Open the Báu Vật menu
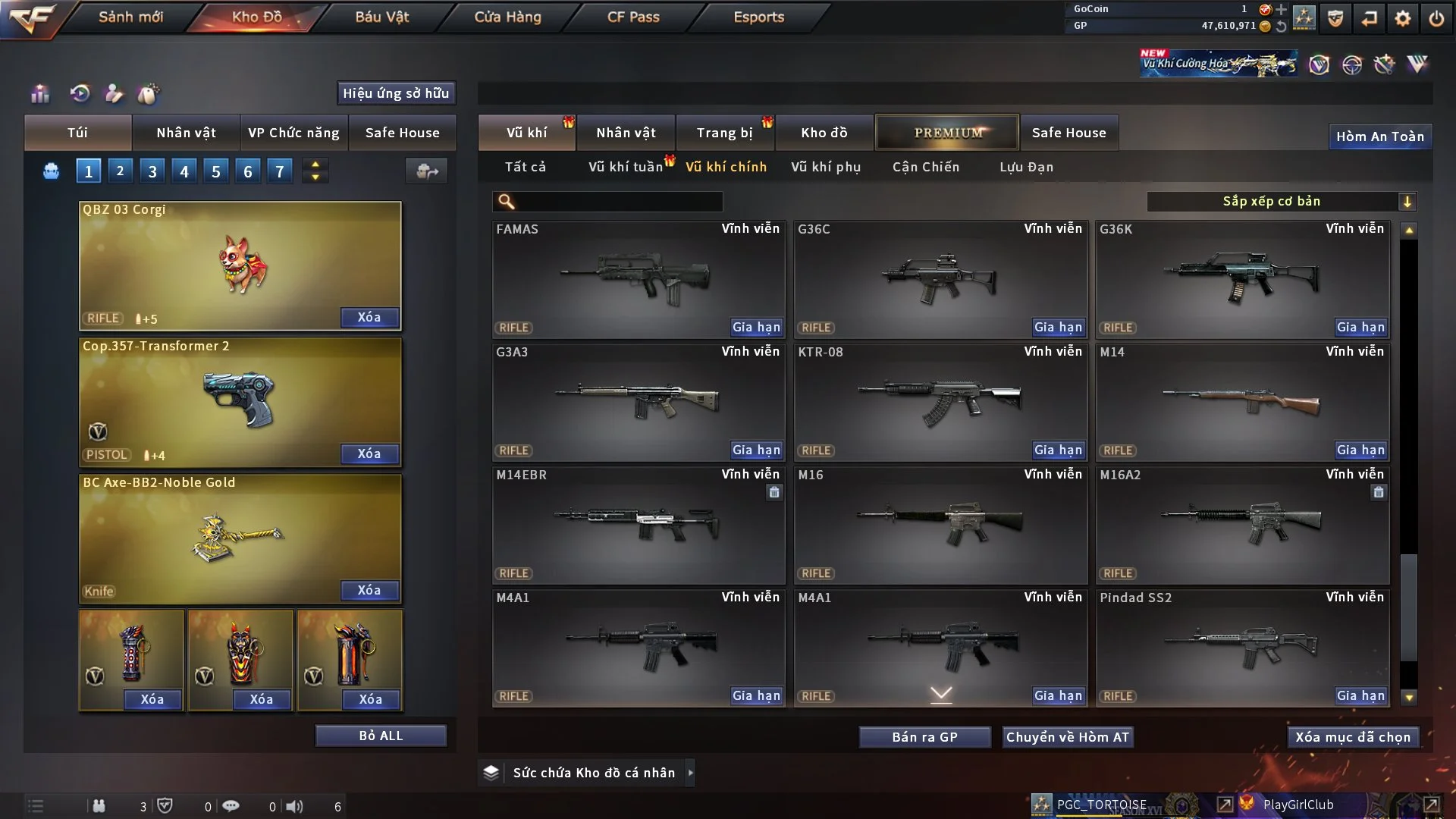The height and width of the screenshot is (819, 1456). coord(381,17)
